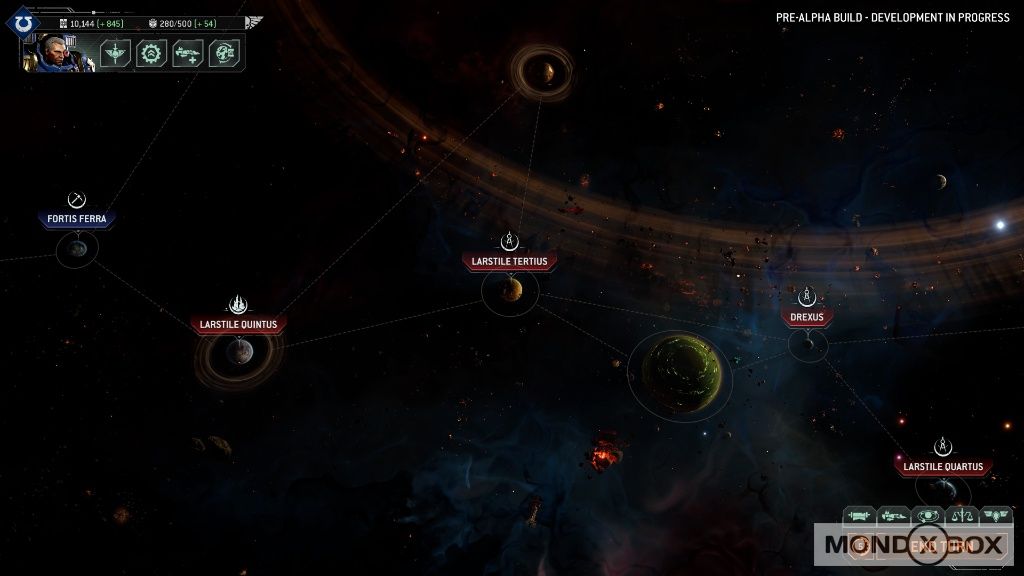Open the balance scales icon
The width and height of the screenshot is (1024, 576).
coord(963,516)
